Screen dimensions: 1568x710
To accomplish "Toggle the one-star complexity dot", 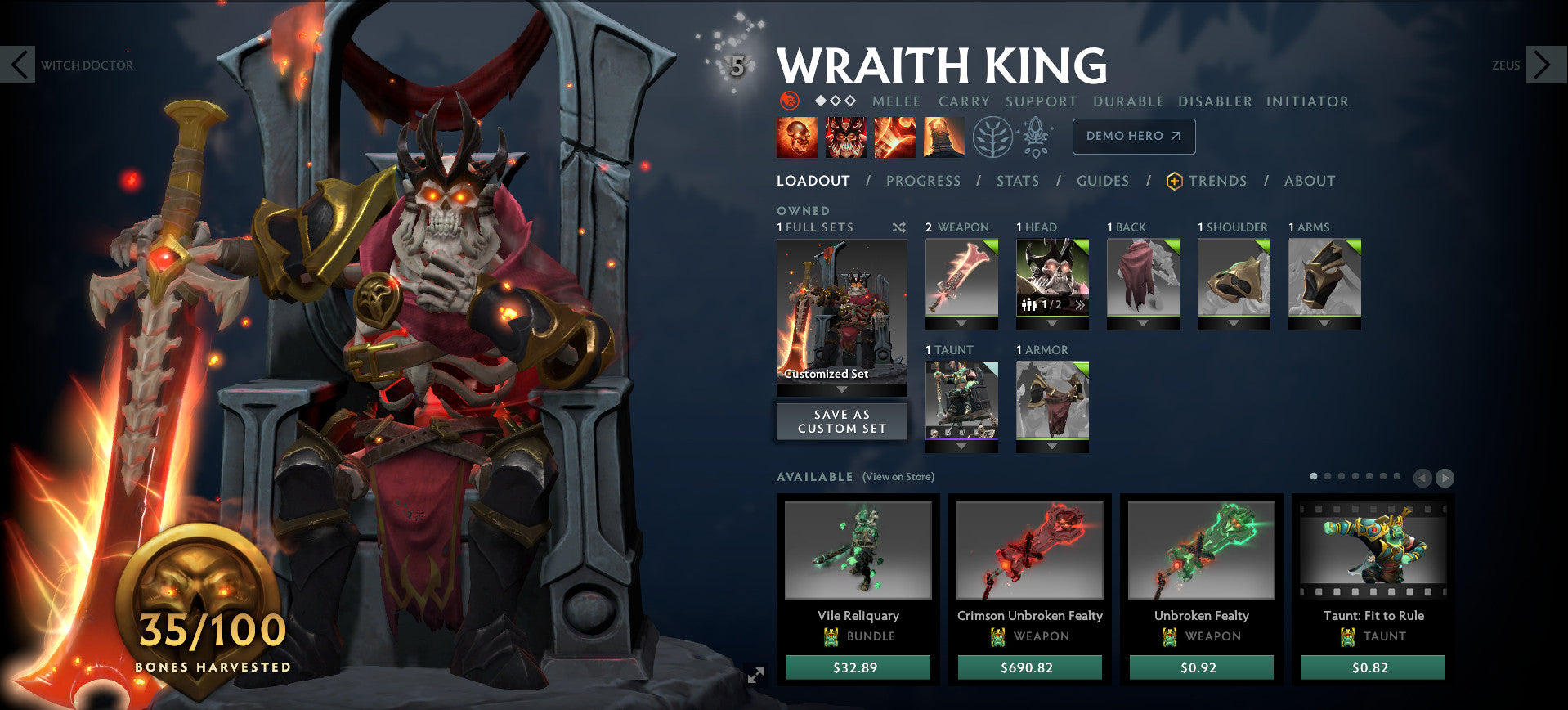I will 820,101.
